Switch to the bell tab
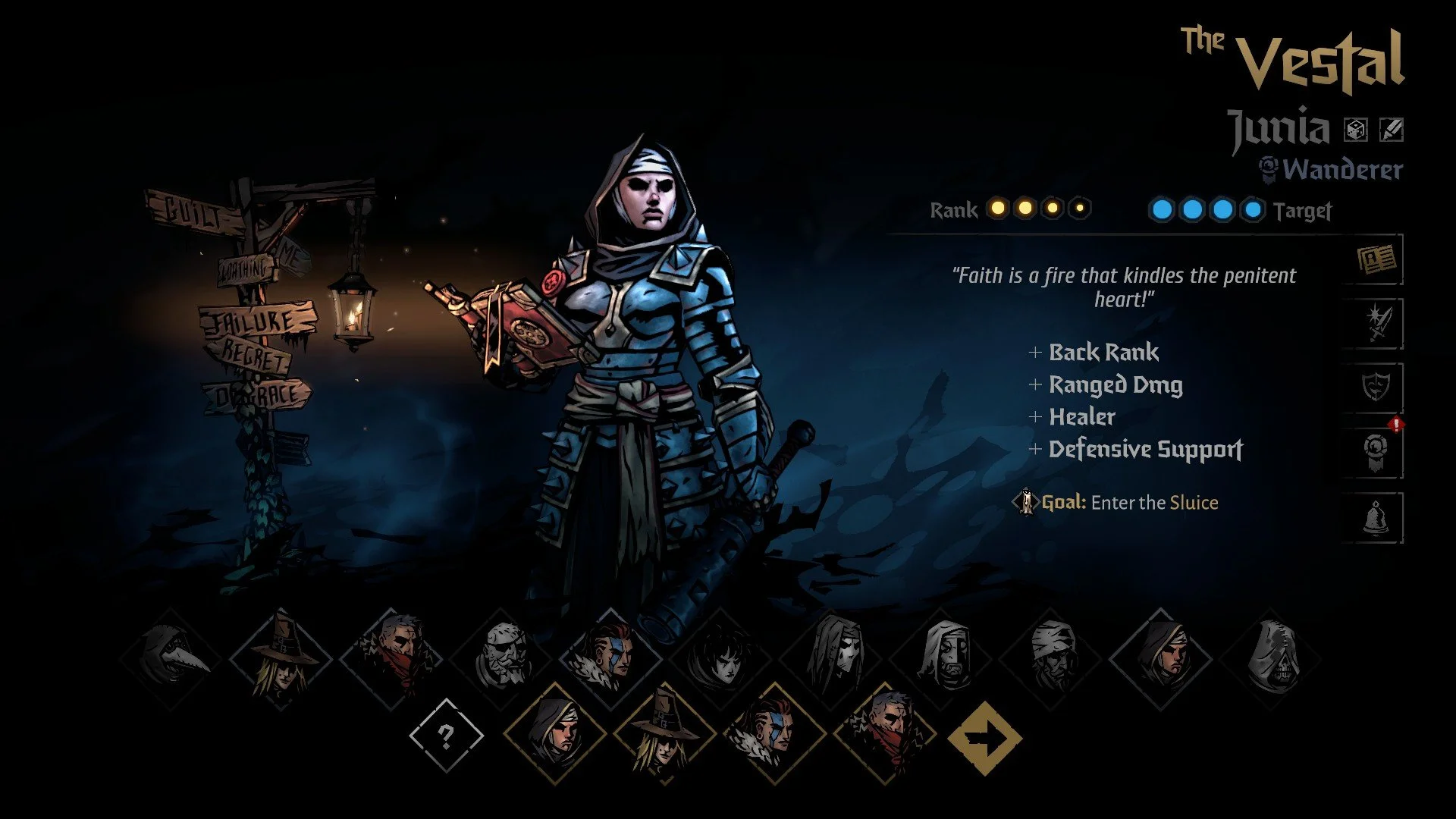This screenshot has width=1456, height=819. 1376,518
